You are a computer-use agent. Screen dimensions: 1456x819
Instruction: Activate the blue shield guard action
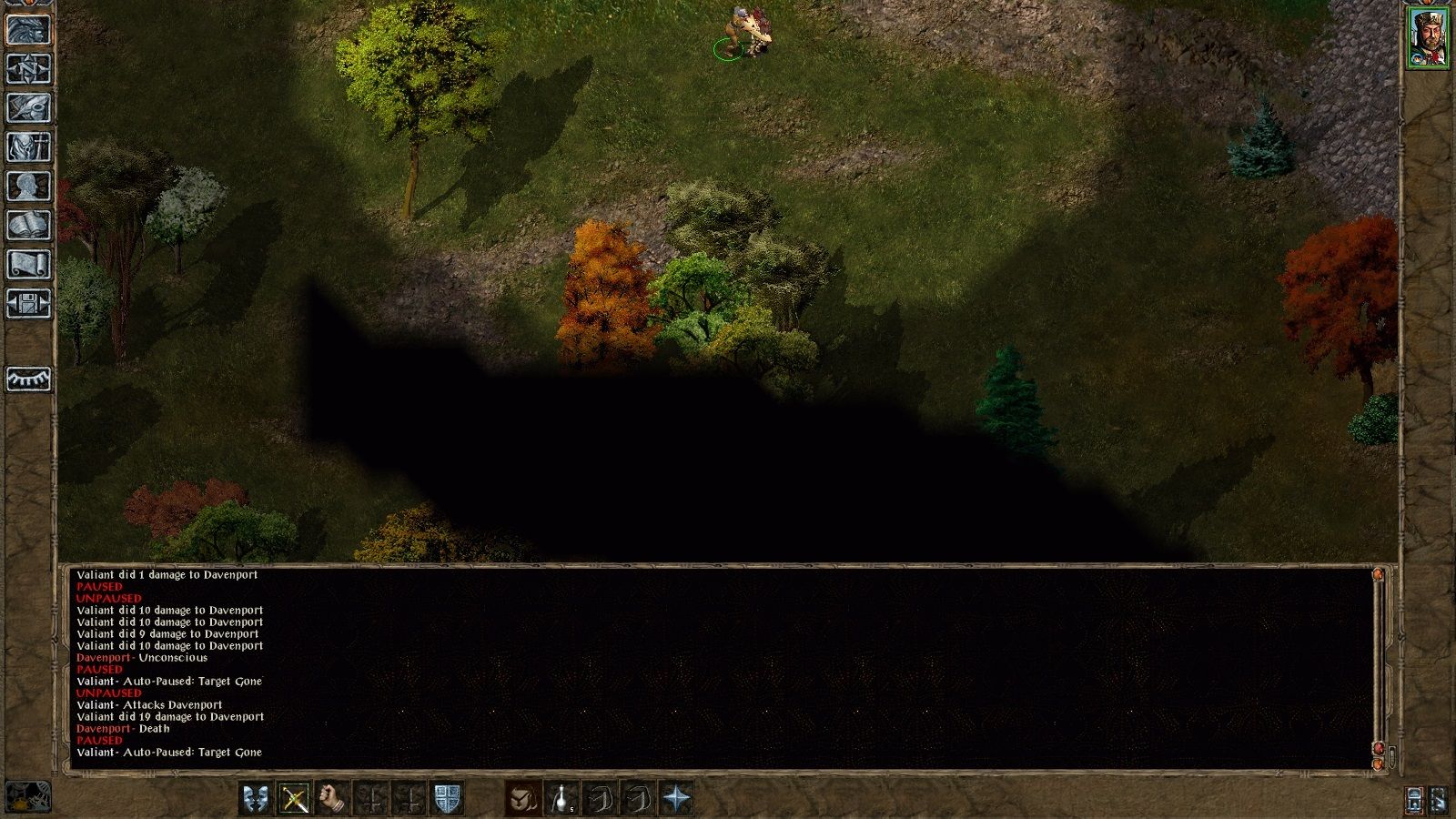point(447,799)
